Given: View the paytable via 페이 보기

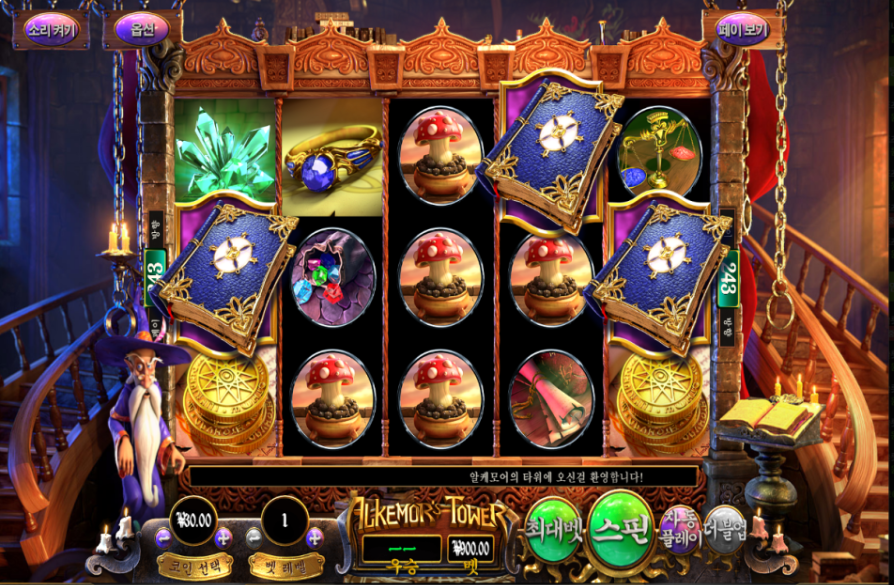Looking at the screenshot, I should pos(742,29).
